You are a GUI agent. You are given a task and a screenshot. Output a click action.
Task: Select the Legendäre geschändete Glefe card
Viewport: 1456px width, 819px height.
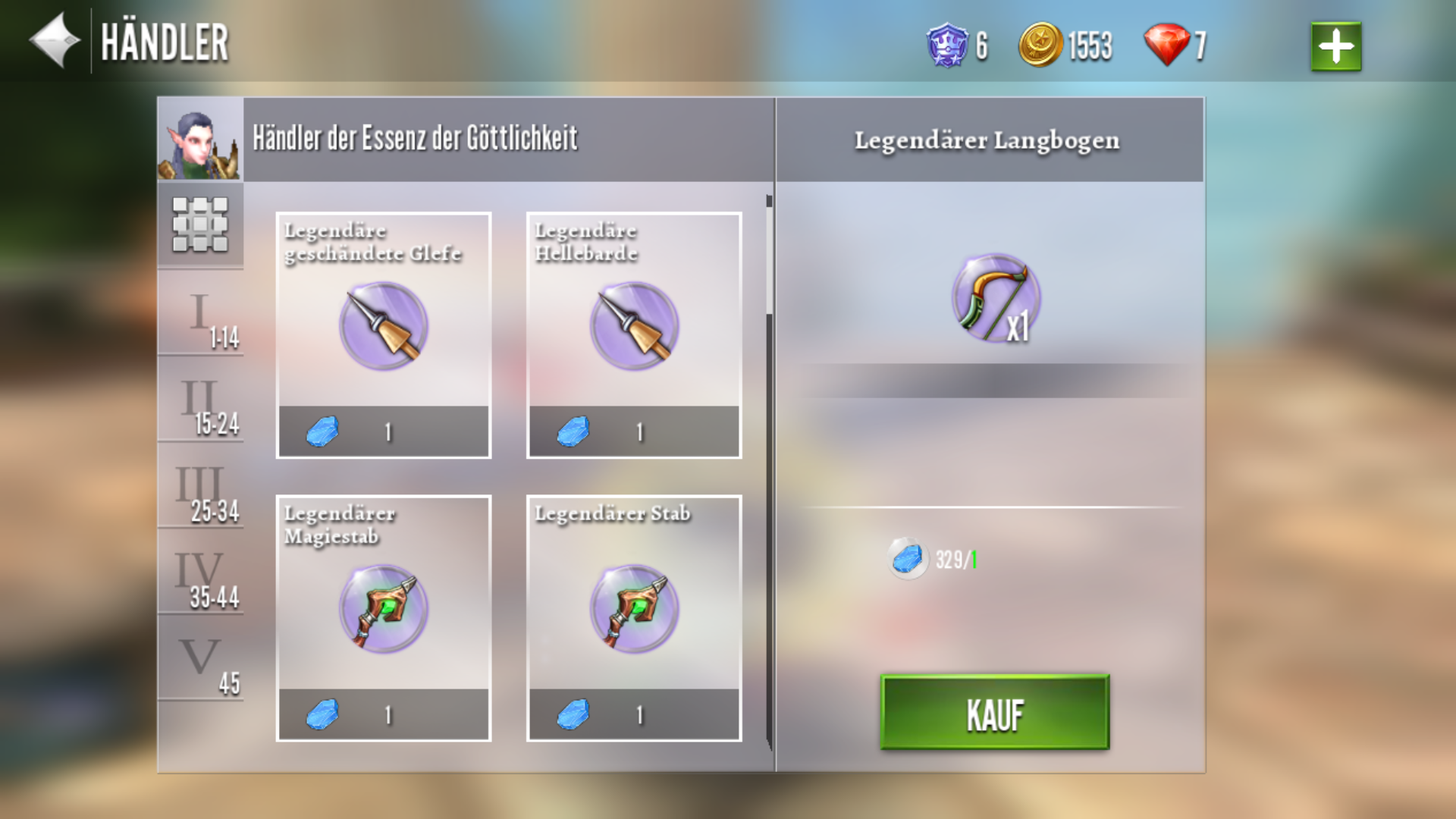(x=384, y=335)
